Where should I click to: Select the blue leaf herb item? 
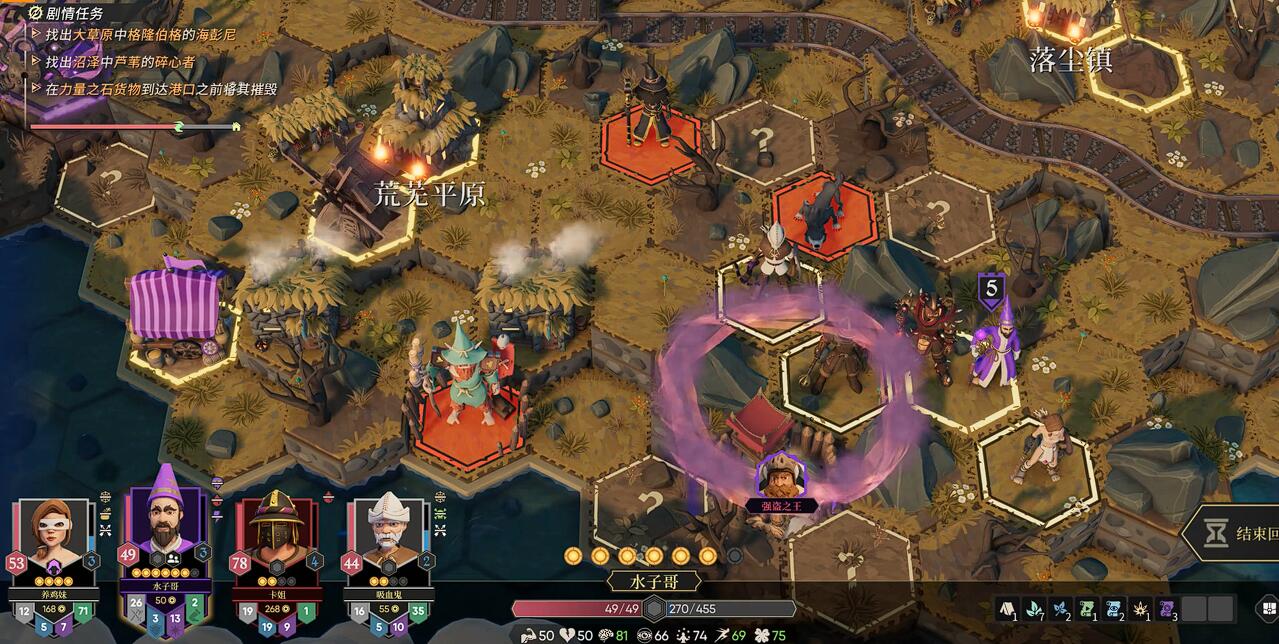coord(1058,607)
